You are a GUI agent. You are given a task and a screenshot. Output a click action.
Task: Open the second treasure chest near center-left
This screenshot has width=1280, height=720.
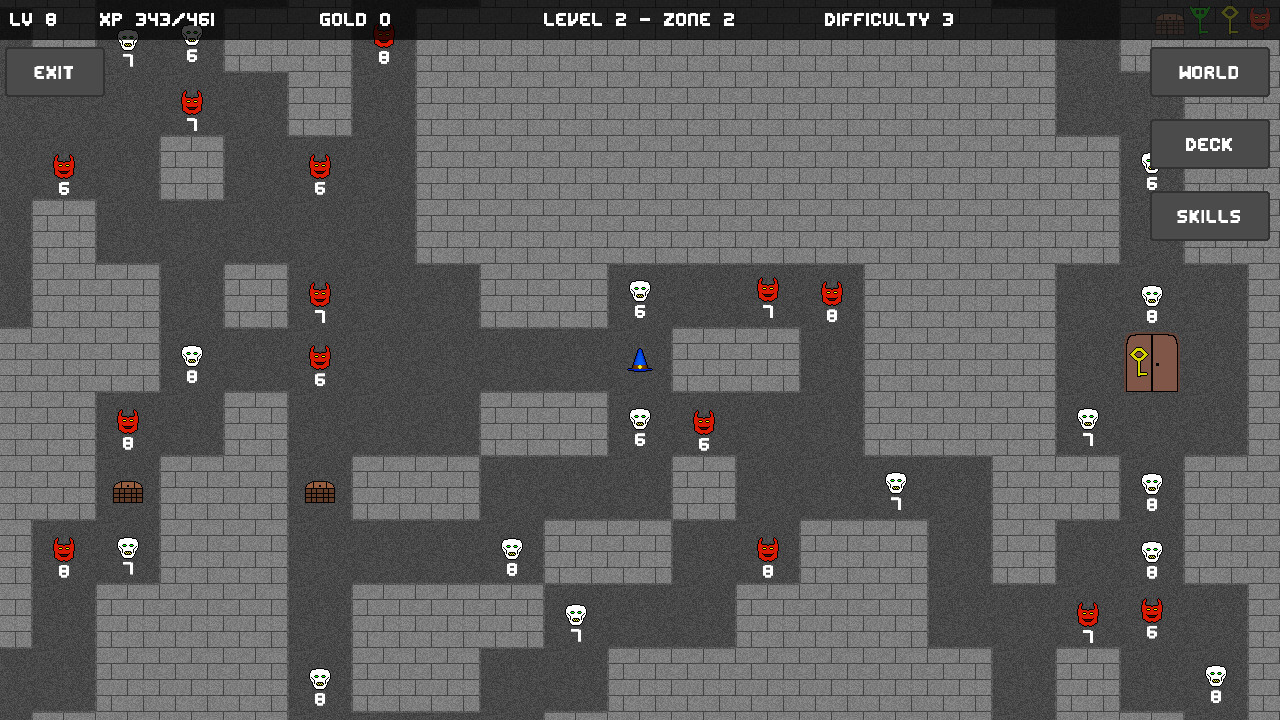click(320, 490)
